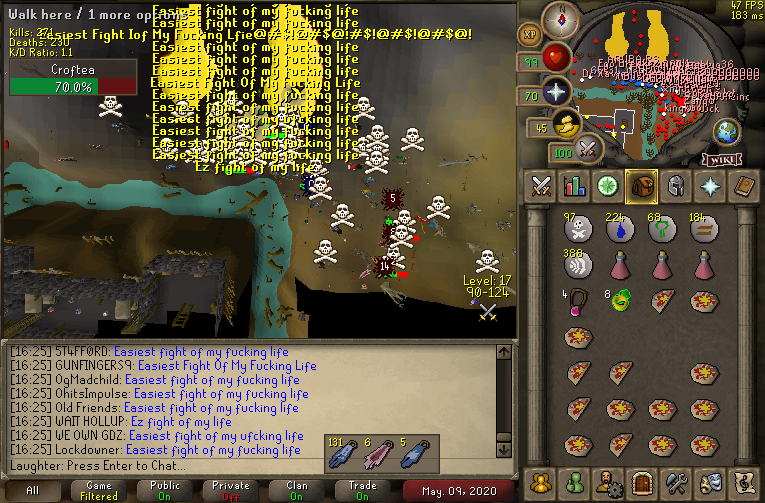Open the Logout door tab
Screen dimensions: 765x503
click(x=643, y=481)
